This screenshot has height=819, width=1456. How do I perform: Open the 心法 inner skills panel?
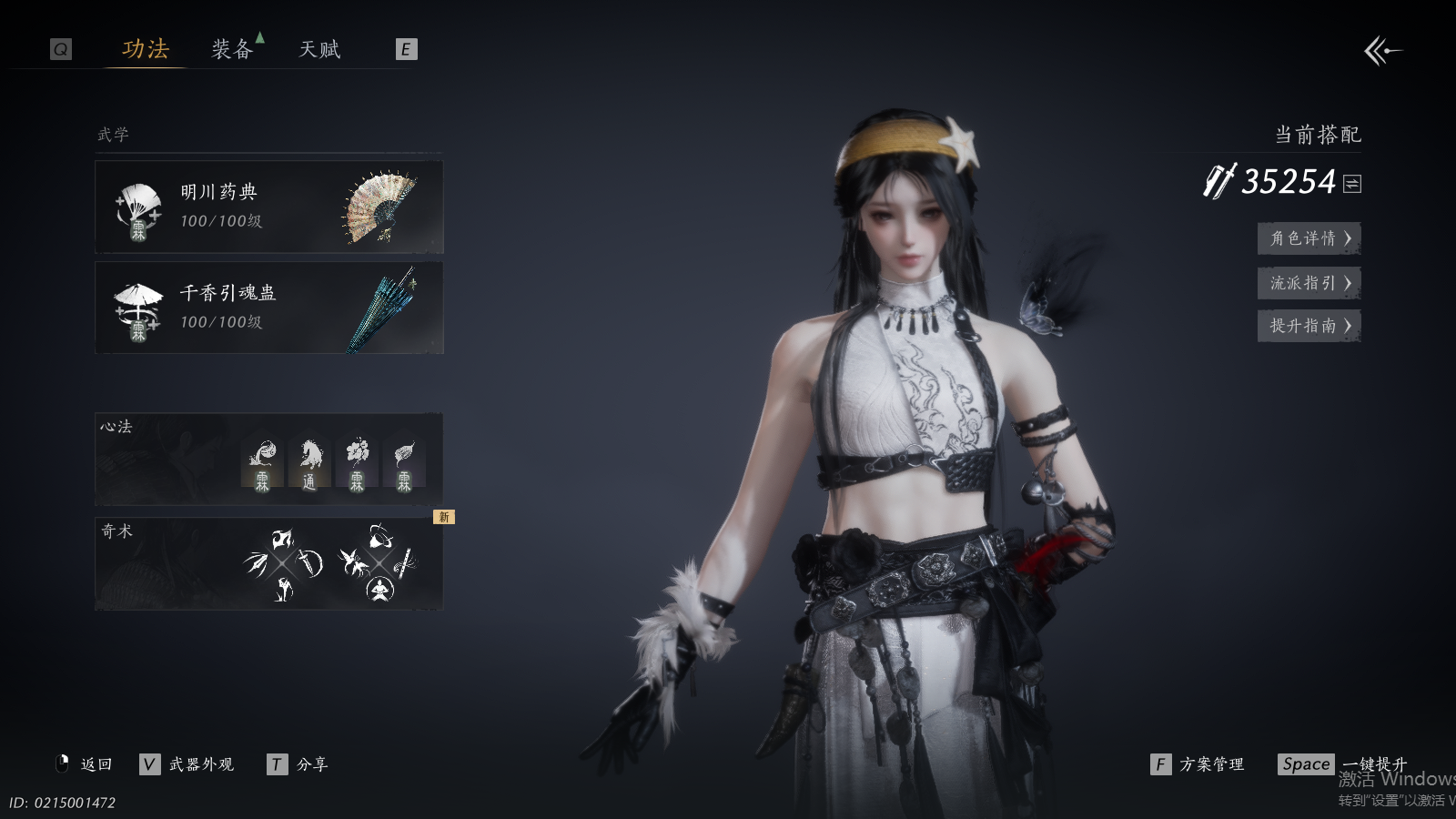[x=269, y=460]
